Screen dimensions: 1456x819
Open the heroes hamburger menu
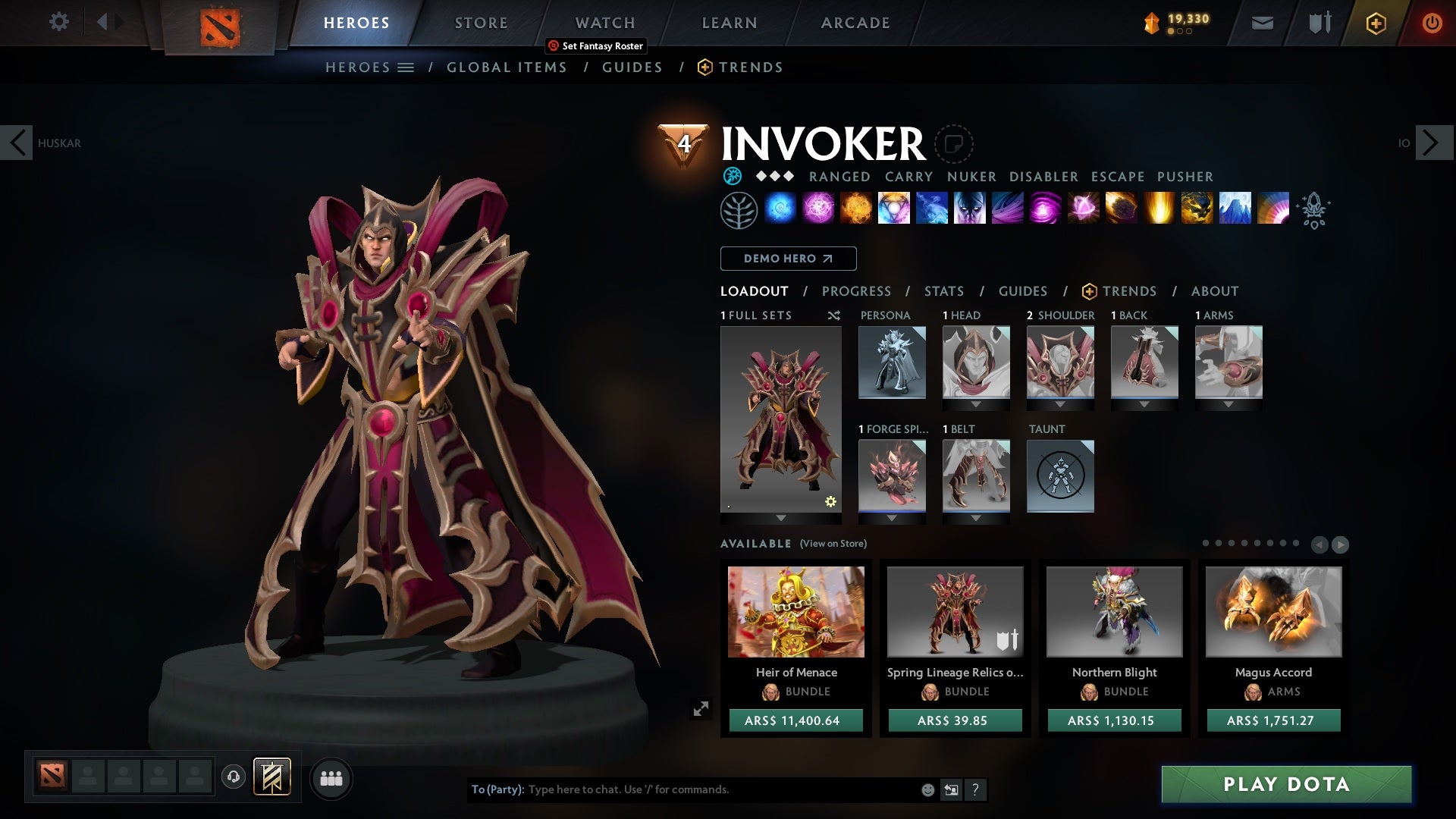406,67
